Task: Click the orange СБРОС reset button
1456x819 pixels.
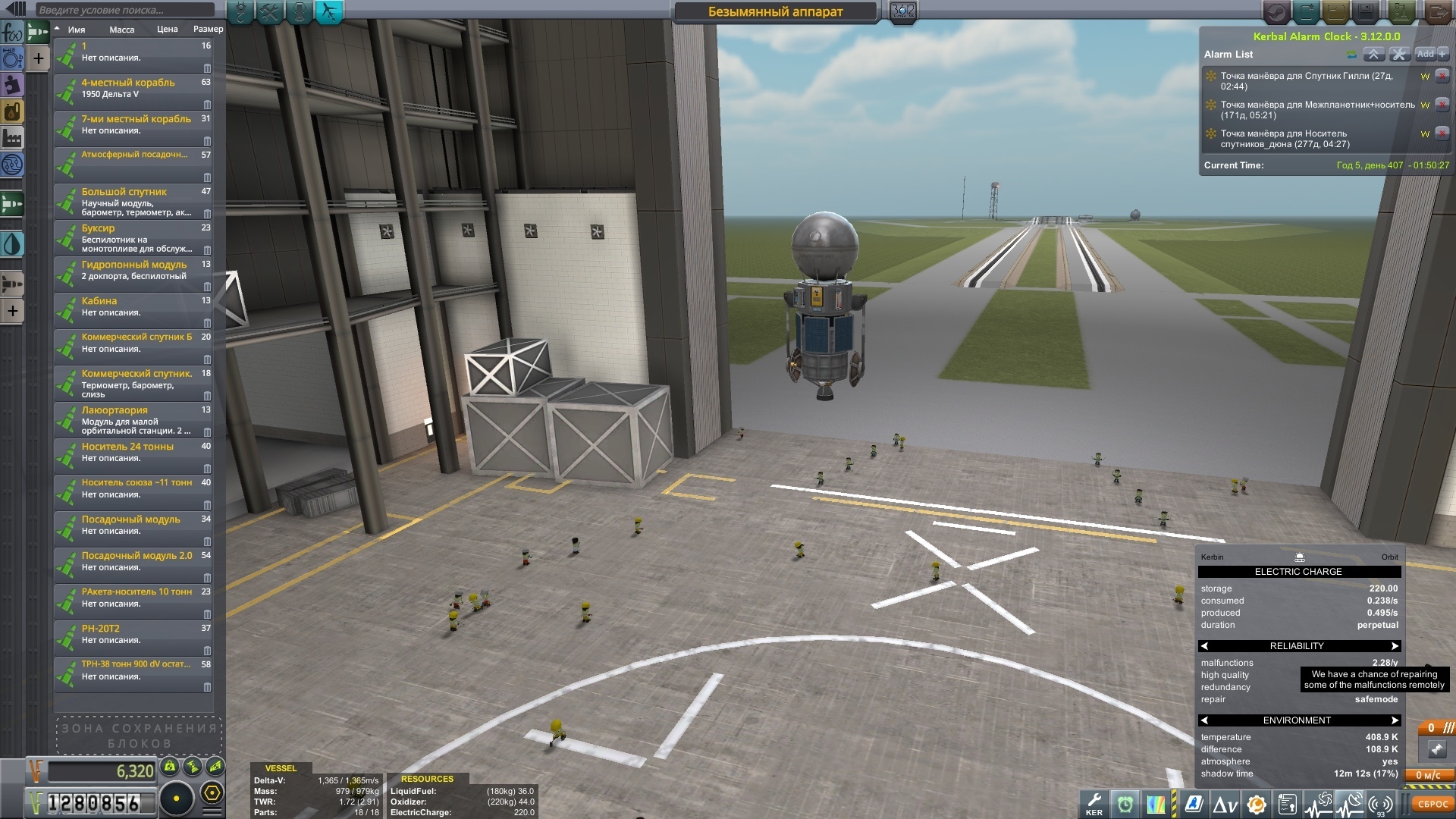Action: (1432, 804)
